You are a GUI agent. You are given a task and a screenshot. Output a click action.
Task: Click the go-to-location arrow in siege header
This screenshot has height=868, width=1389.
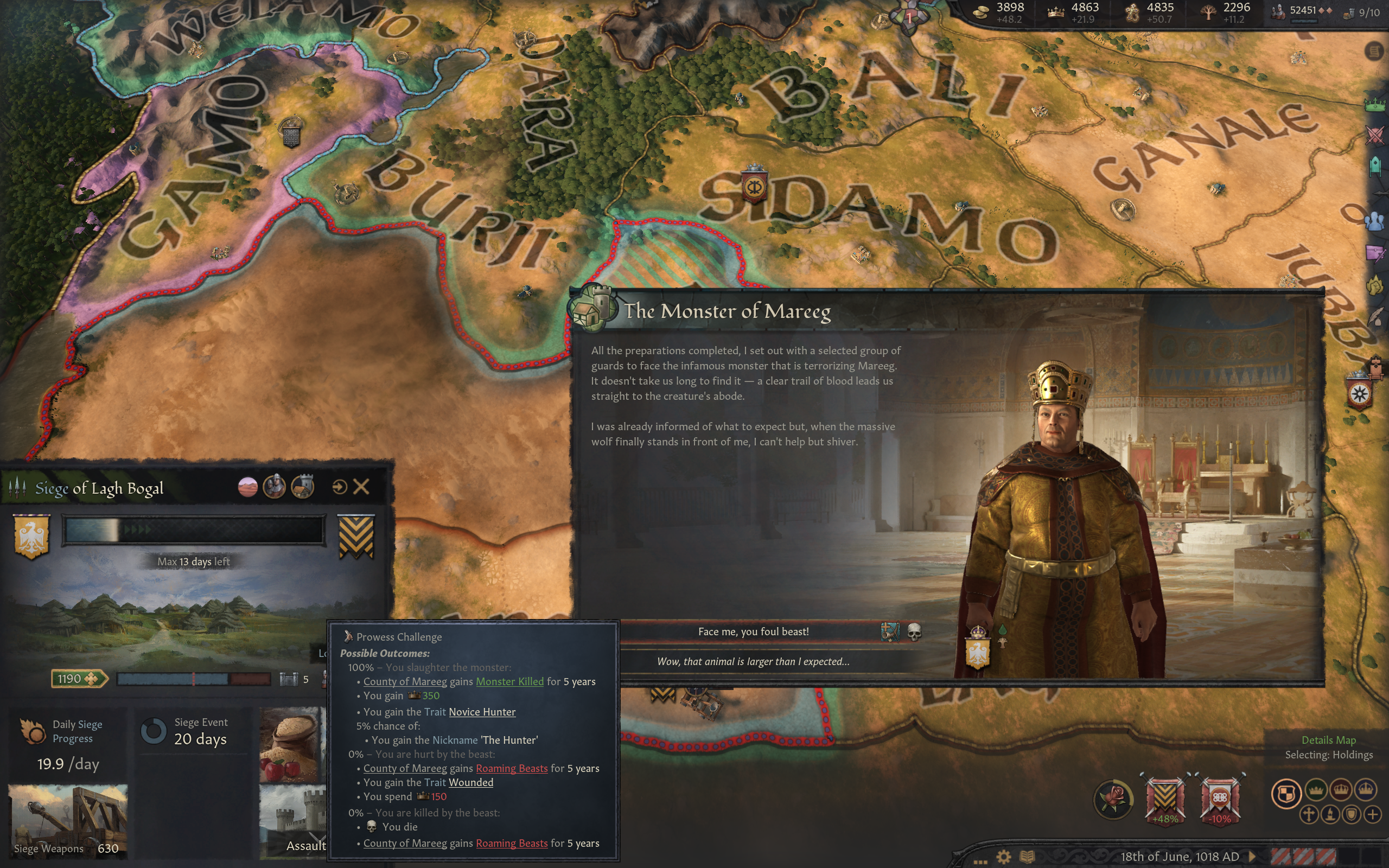[x=339, y=487]
